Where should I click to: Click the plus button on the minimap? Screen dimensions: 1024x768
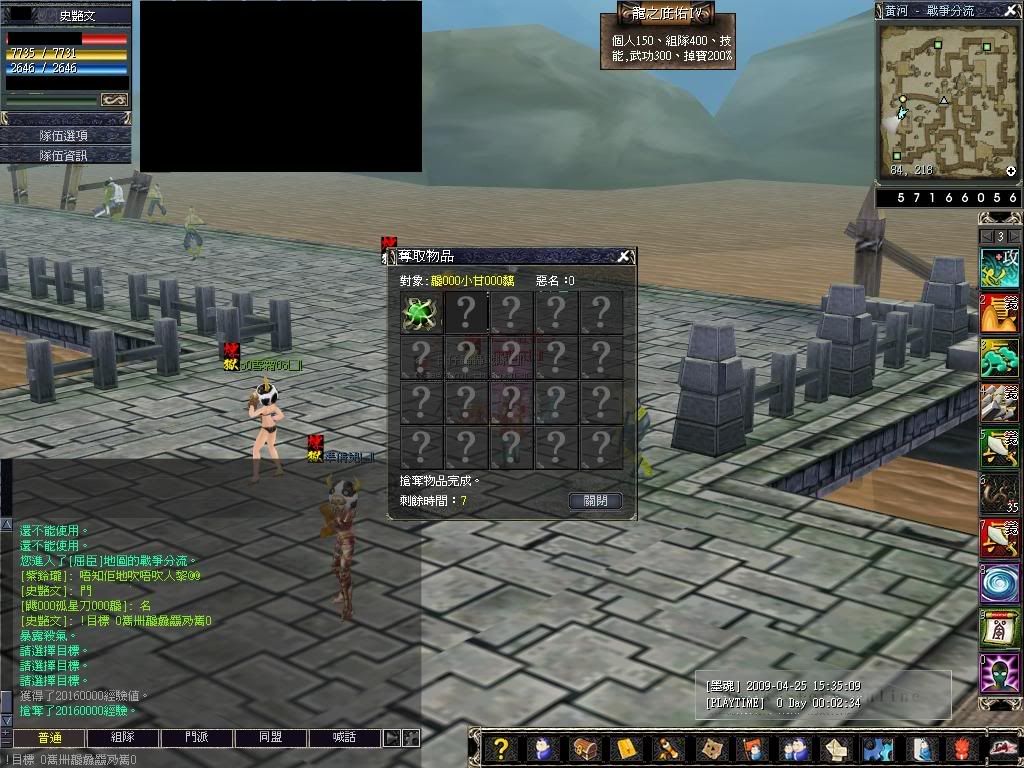1011,171
